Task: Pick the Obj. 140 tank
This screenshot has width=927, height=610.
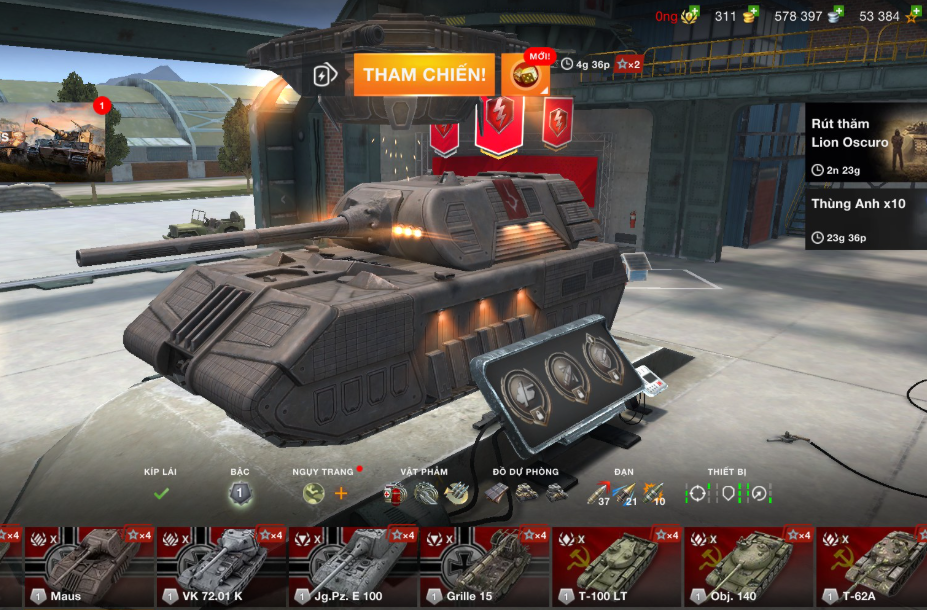Action: pyautogui.click(x=749, y=567)
